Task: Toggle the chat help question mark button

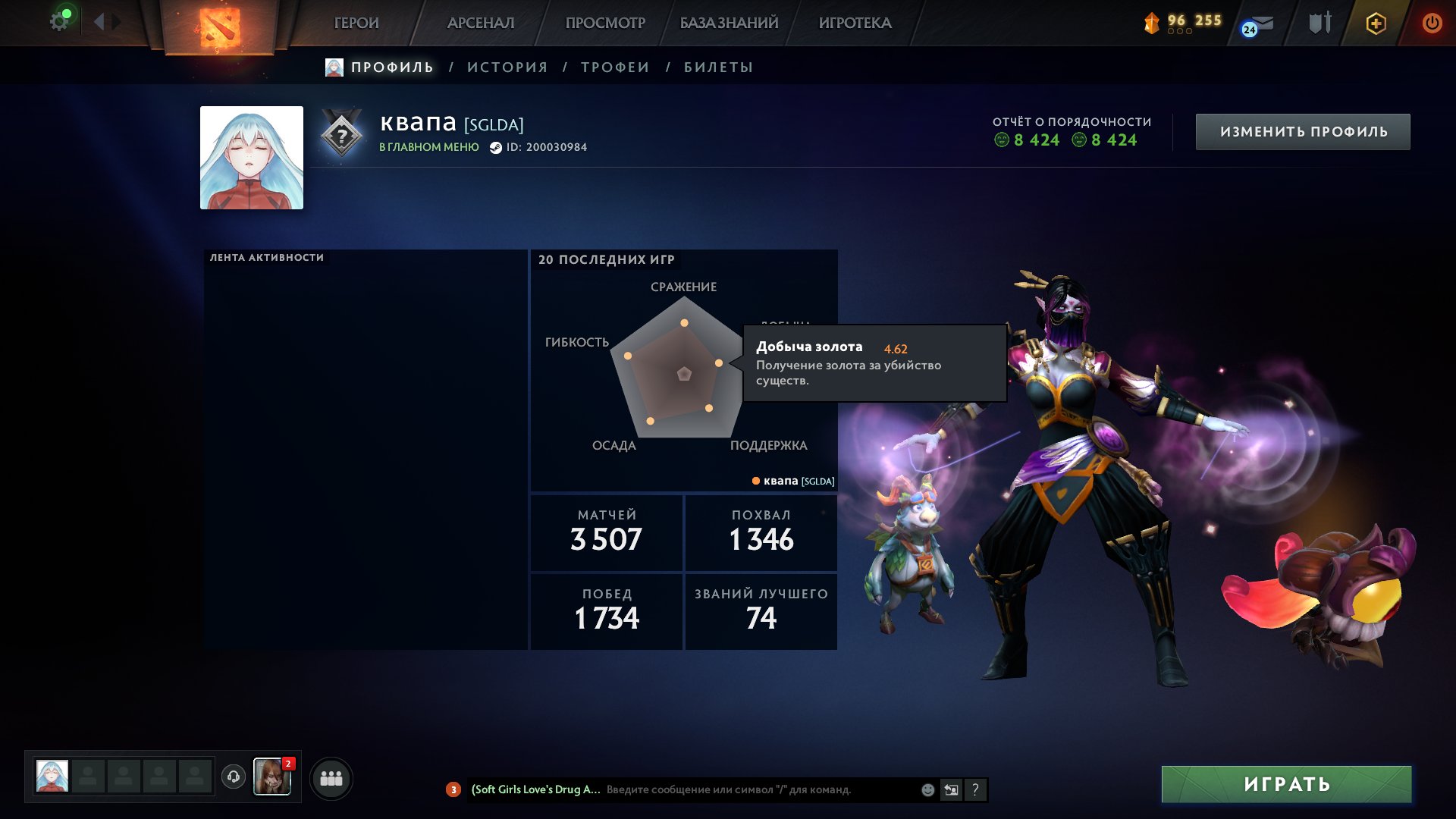Action: (x=975, y=789)
